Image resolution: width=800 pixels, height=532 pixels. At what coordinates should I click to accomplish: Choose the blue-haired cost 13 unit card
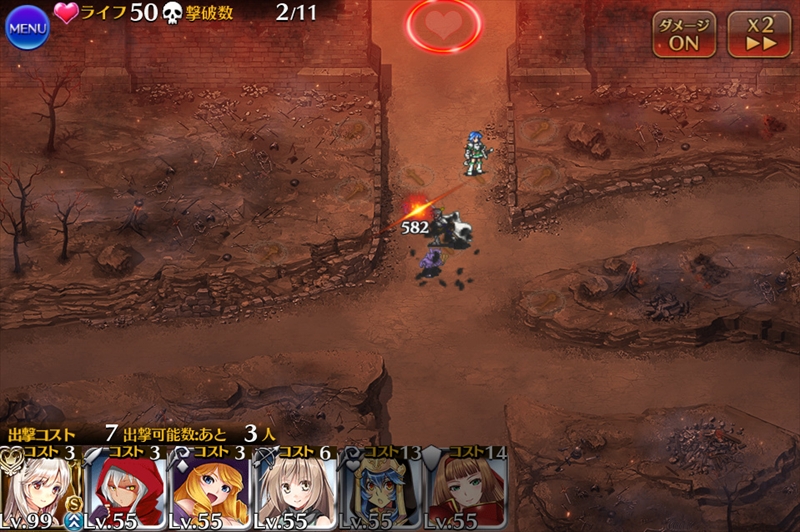381,489
